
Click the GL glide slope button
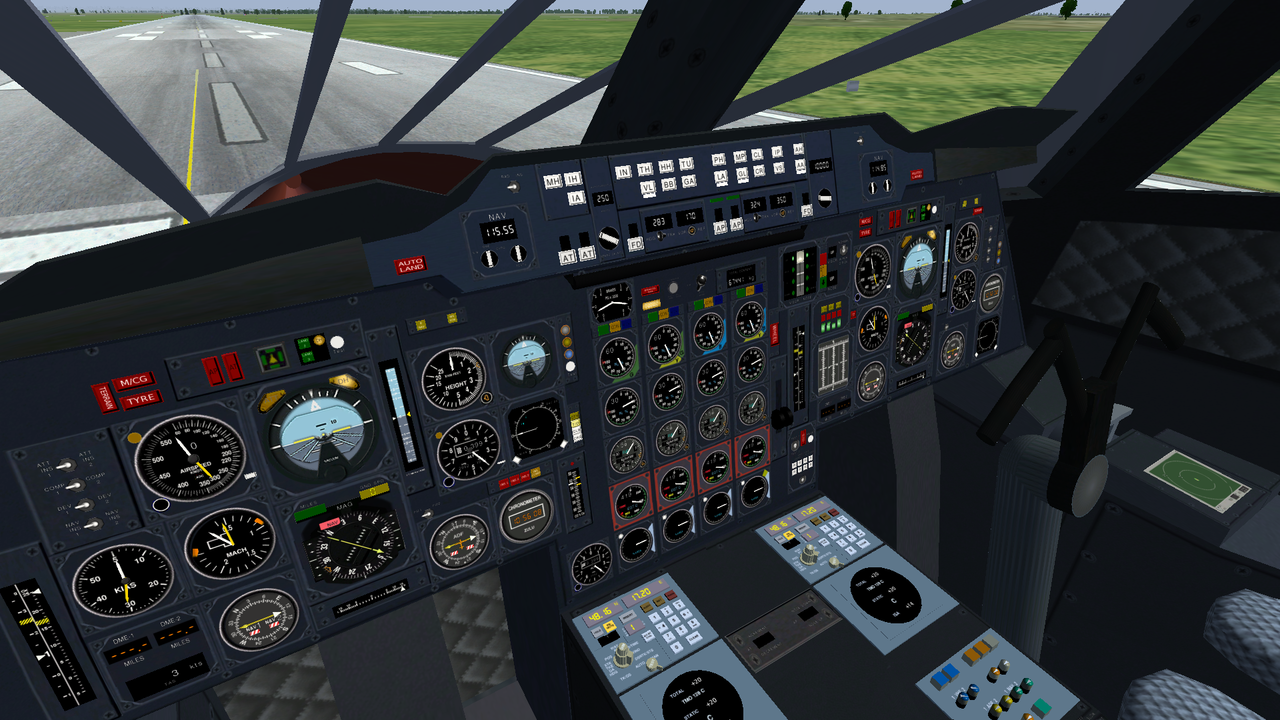[x=743, y=174]
